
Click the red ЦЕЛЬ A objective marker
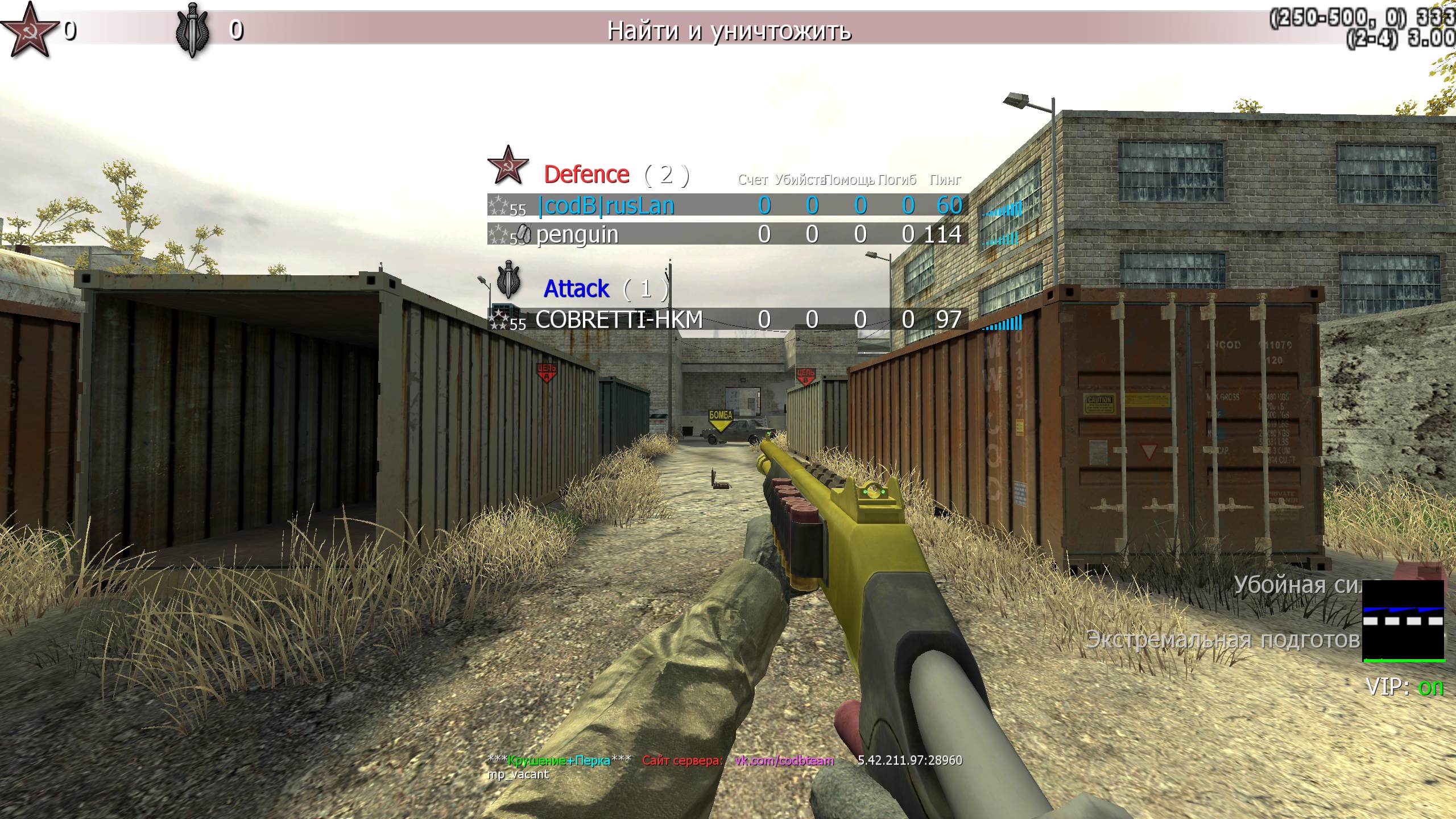(x=547, y=373)
